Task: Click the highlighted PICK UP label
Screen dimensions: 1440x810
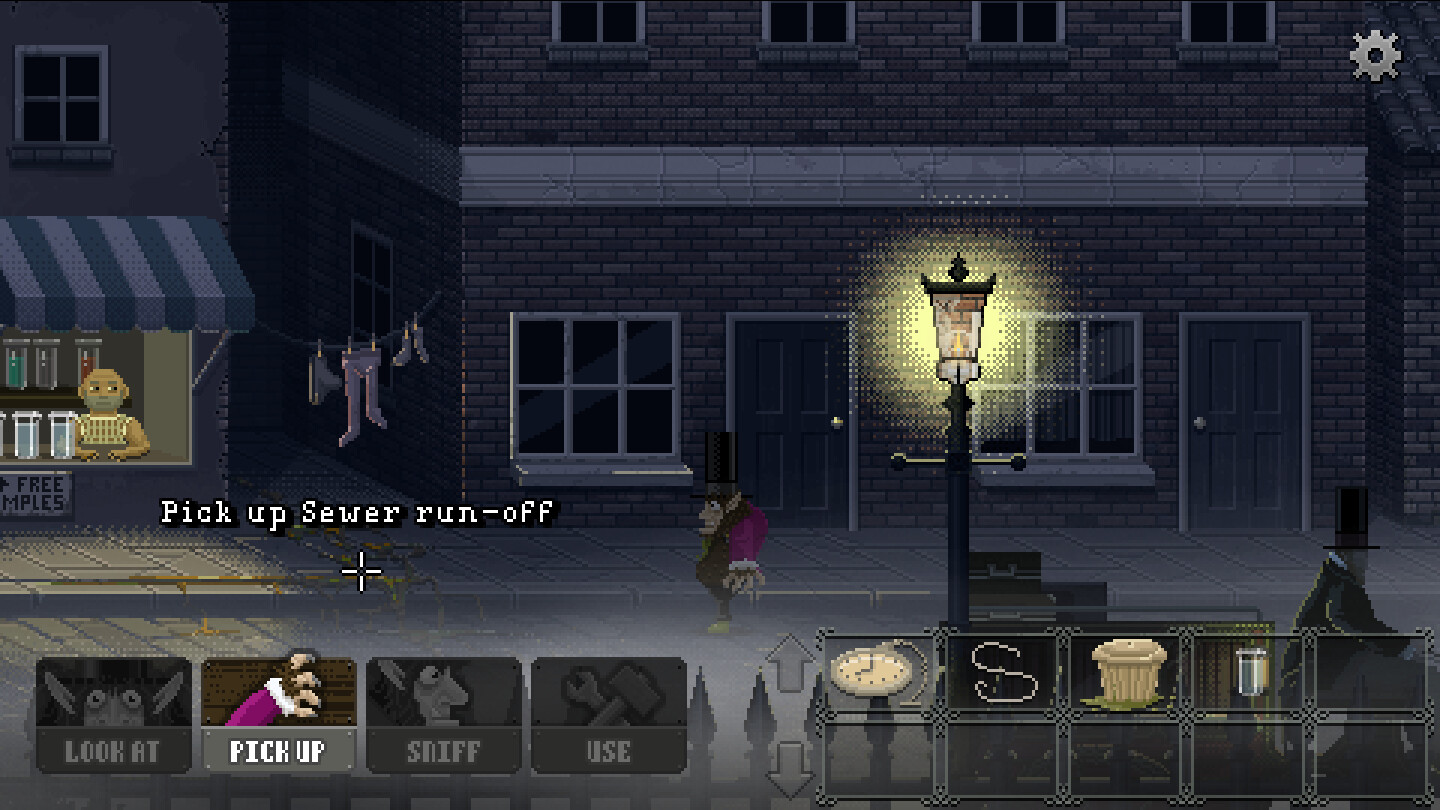Action: 278,751
